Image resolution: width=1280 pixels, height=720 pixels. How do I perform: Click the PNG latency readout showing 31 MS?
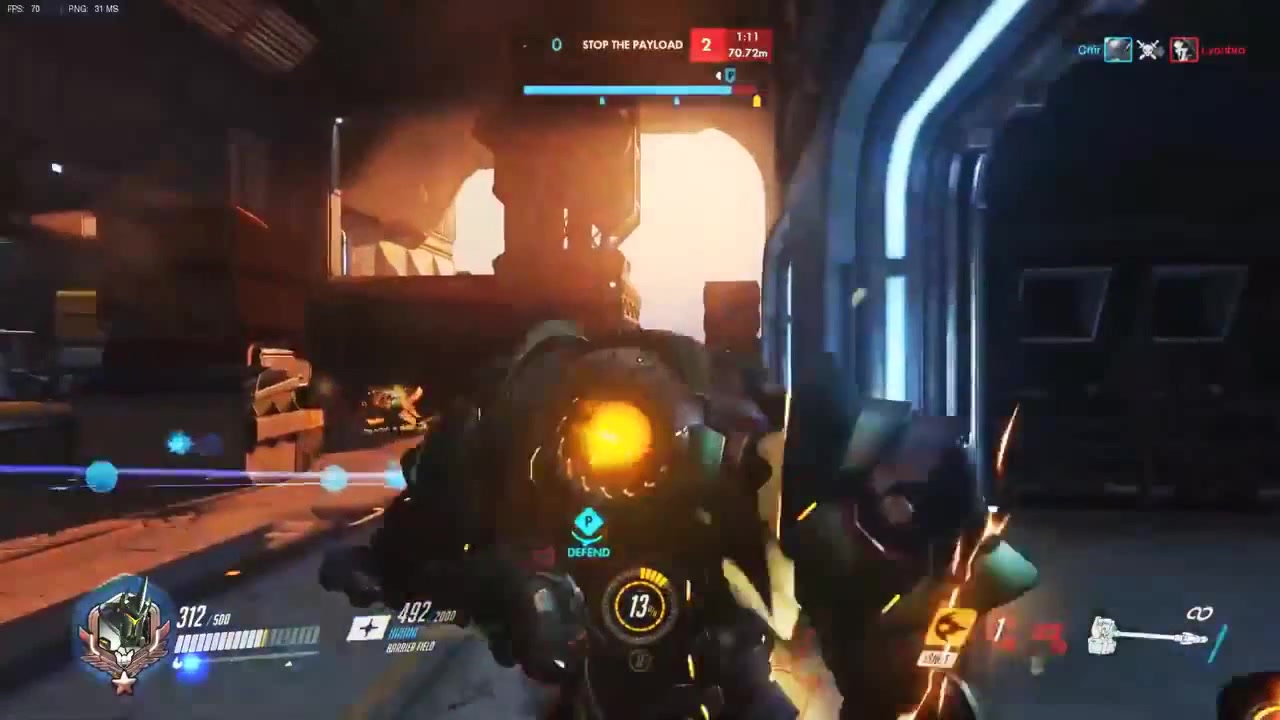tap(91, 8)
